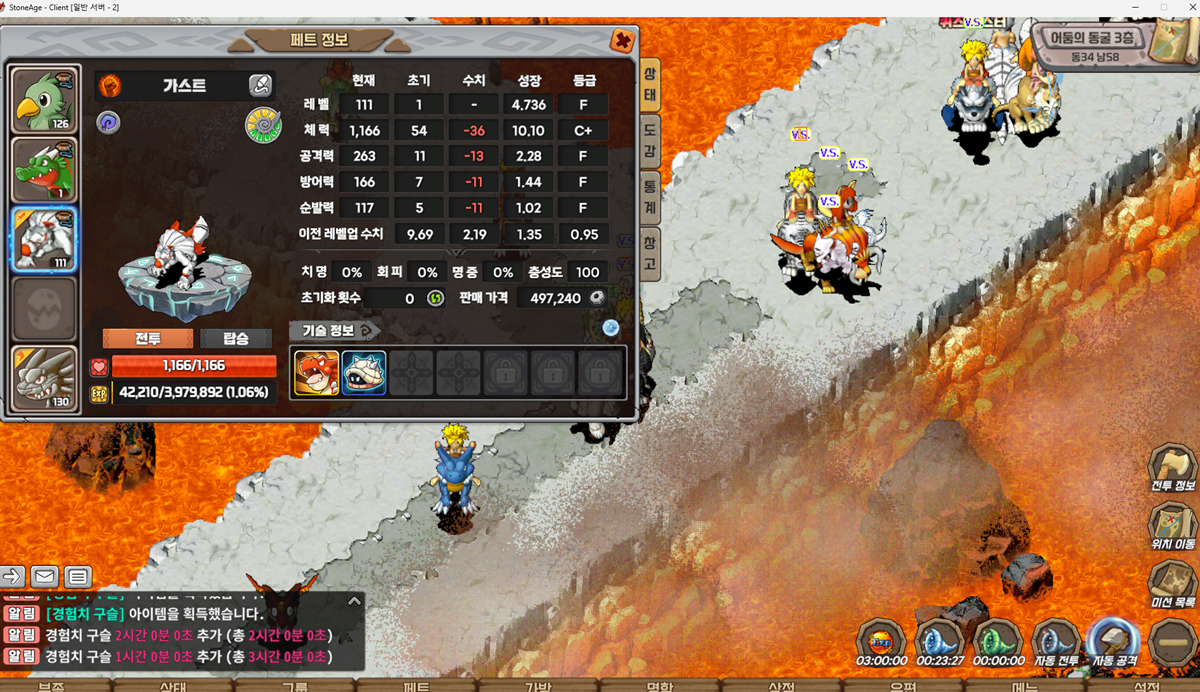Open 위치 이동 location travel map

(1172, 527)
